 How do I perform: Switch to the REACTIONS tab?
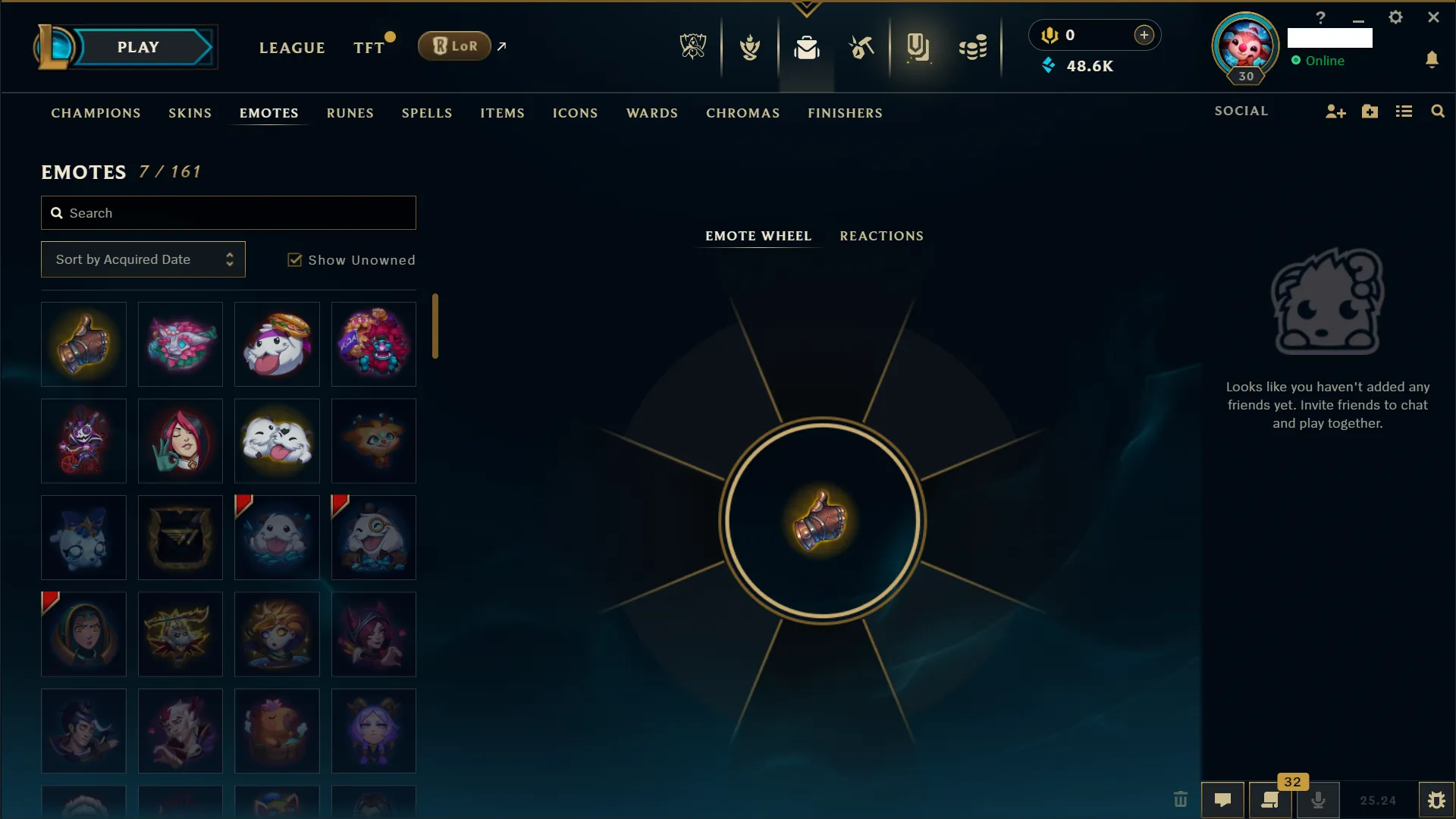pos(881,236)
